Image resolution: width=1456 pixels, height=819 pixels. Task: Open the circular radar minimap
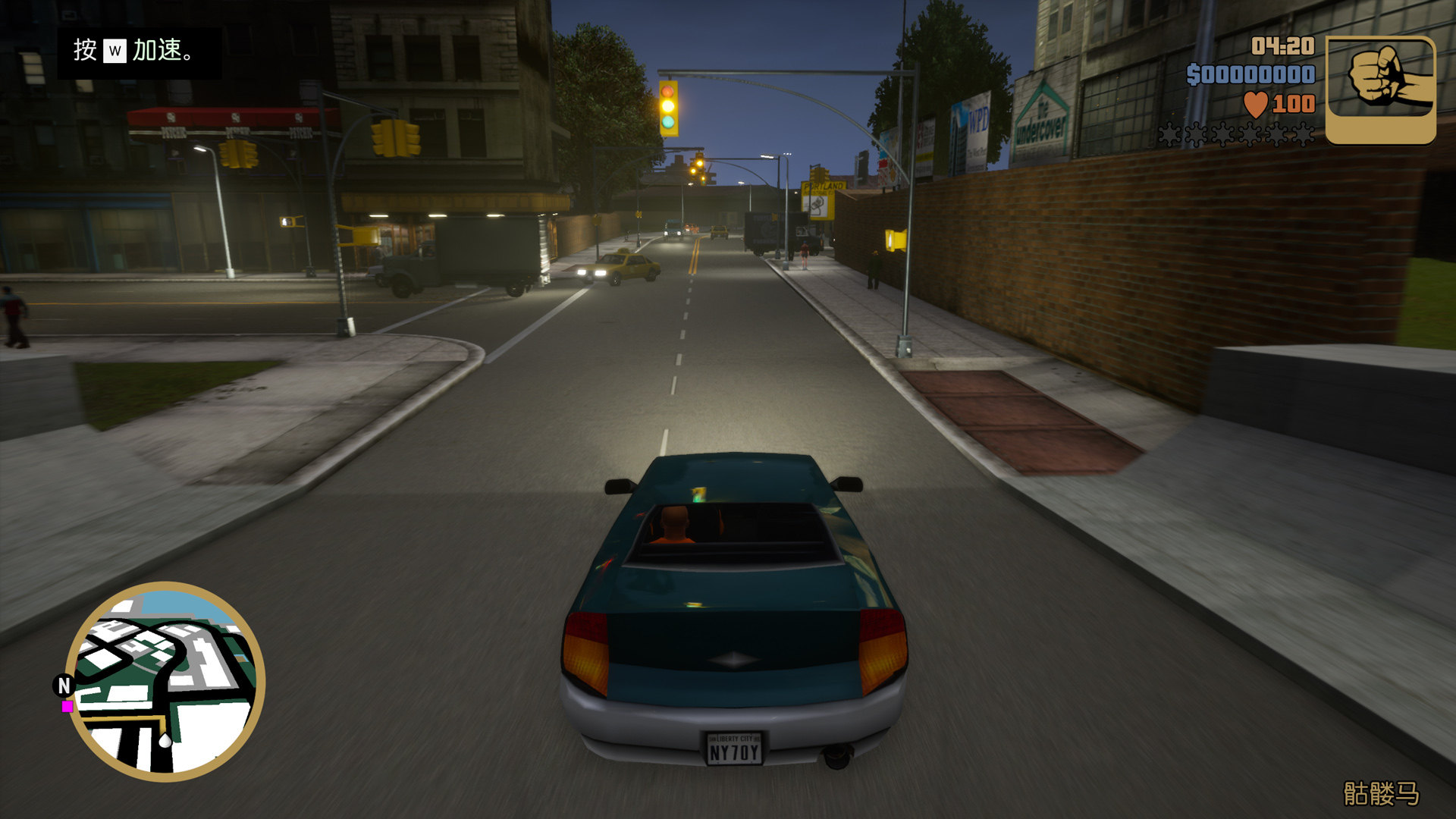[x=165, y=681]
